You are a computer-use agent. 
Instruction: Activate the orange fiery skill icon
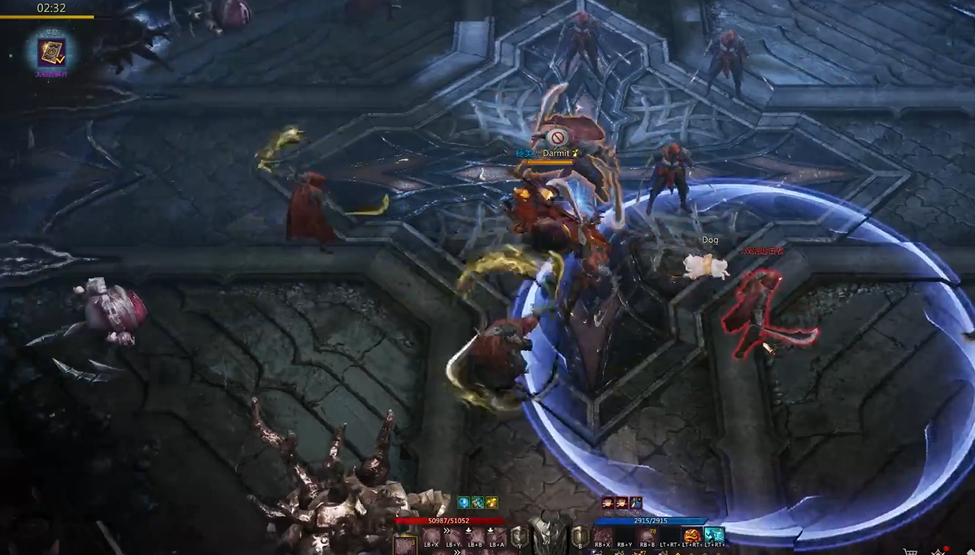(692, 536)
